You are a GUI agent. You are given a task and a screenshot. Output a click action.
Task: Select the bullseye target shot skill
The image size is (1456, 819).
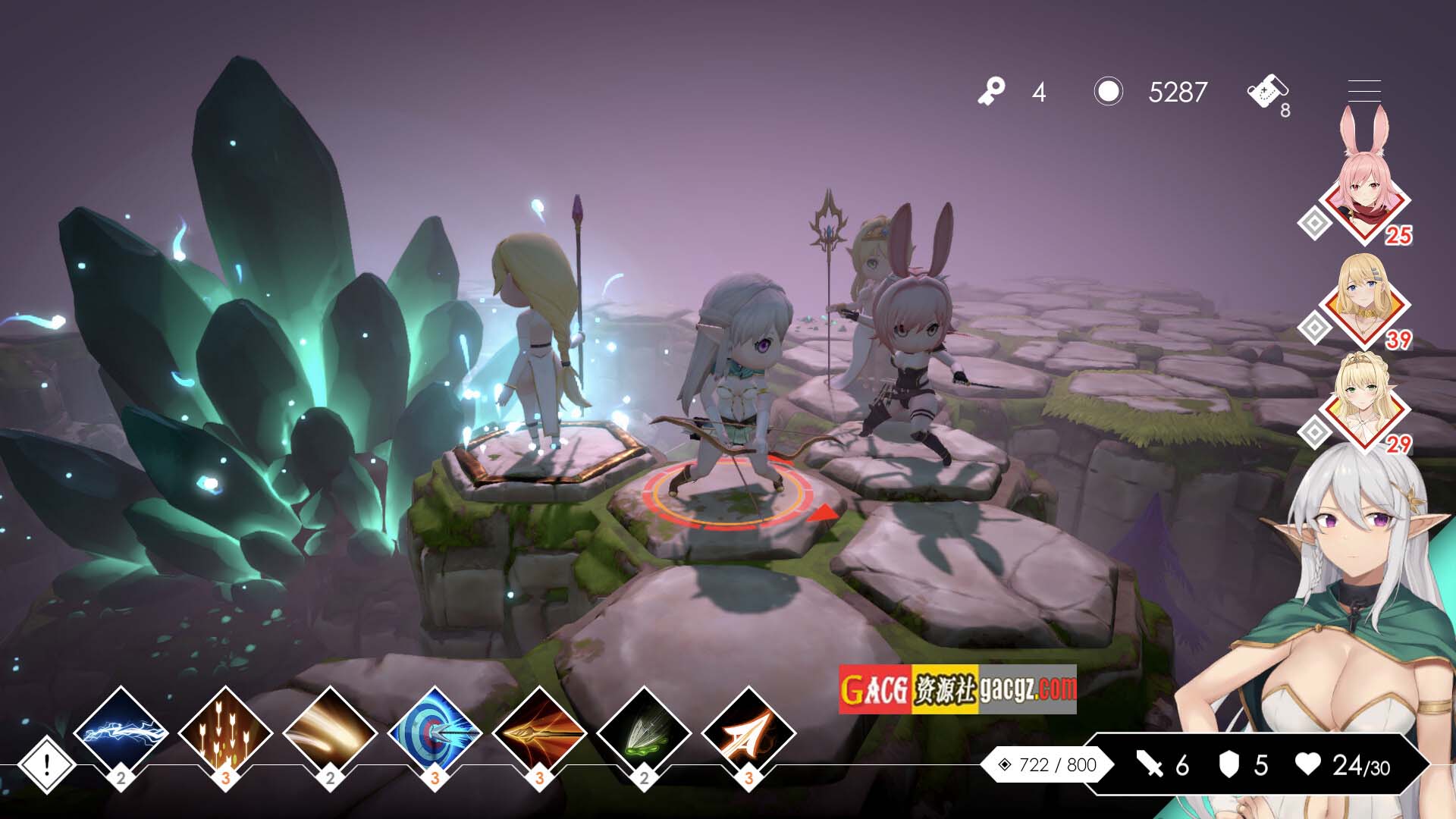click(435, 733)
